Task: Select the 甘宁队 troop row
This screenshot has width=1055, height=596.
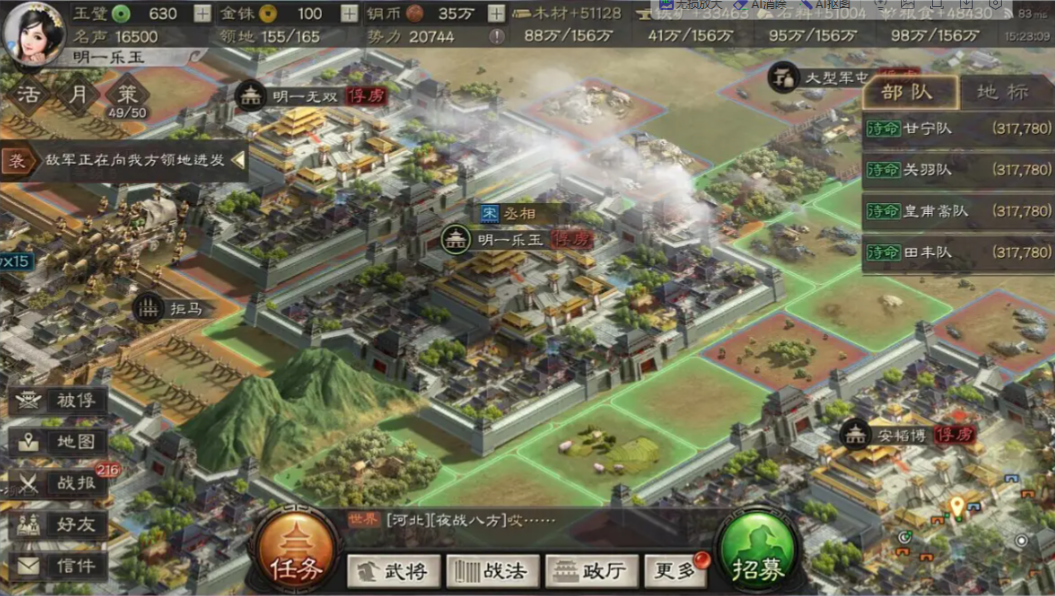Action: [957, 128]
